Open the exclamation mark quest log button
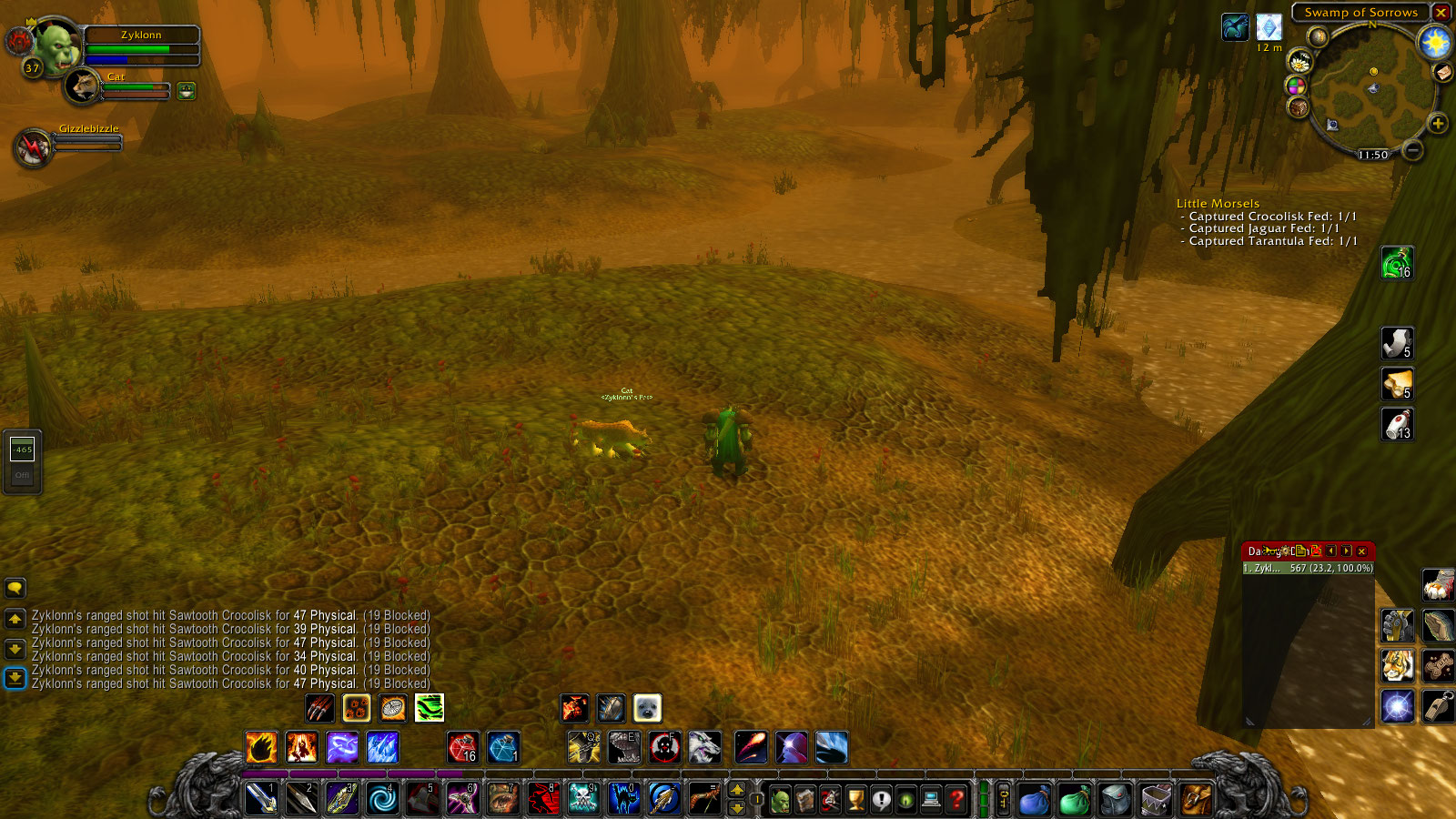The image size is (1456, 819). (x=881, y=799)
